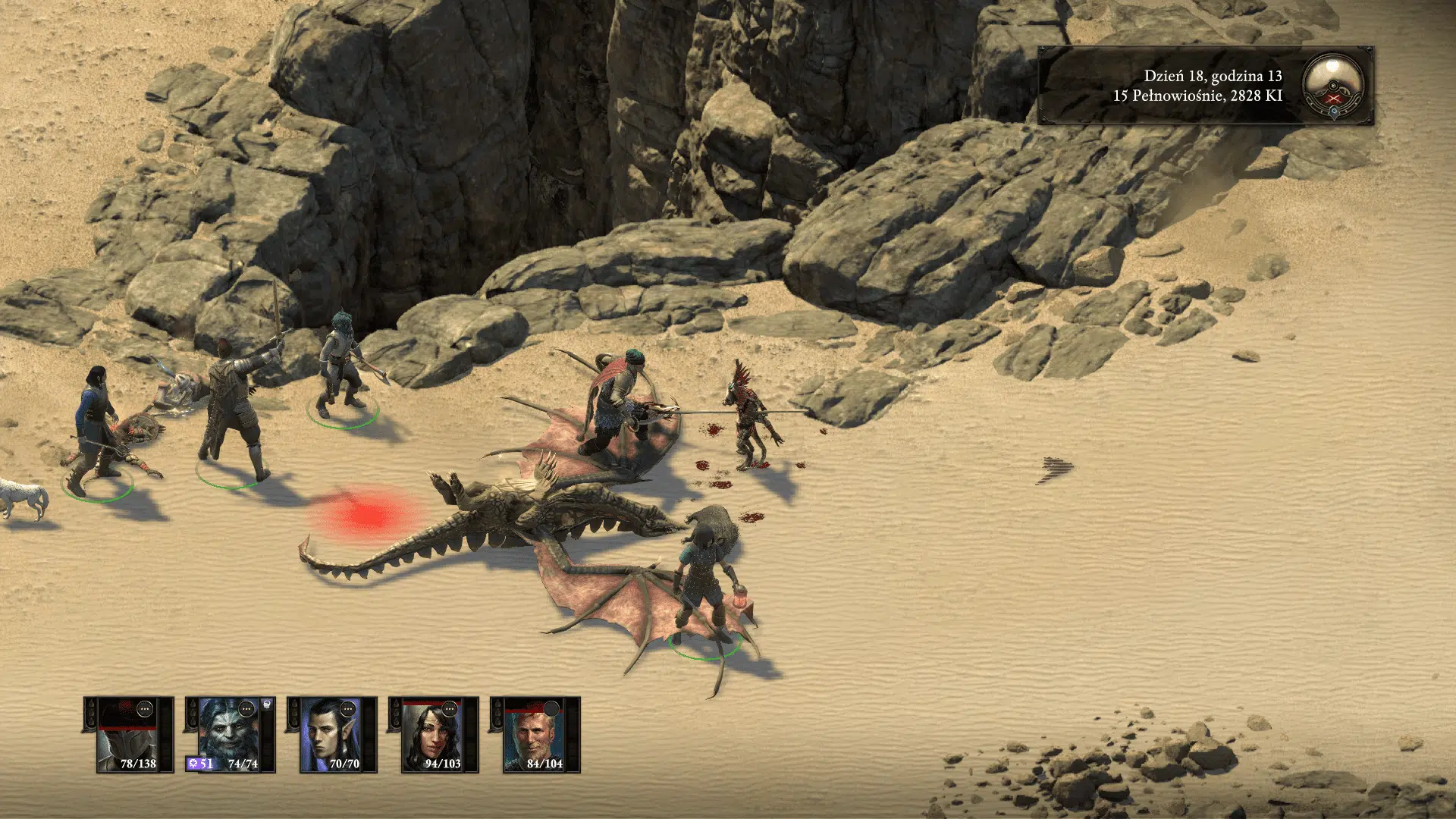This screenshot has height=819, width=1456.
Task: Click the helmet icon on Tekēhu's portrait
Action: [x=265, y=704]
